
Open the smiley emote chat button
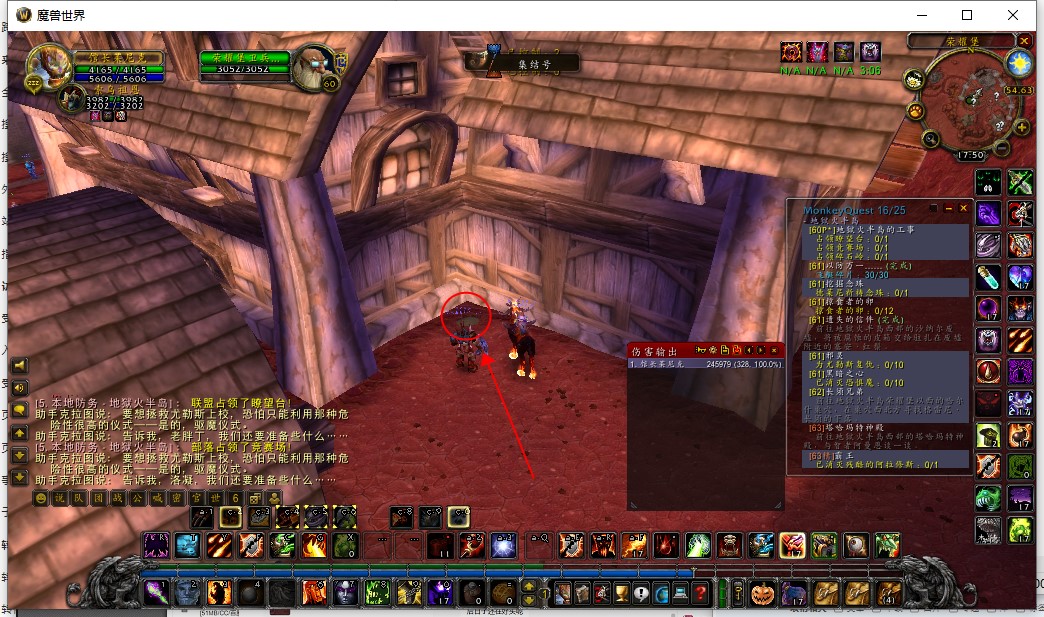[x=41, y=498]
